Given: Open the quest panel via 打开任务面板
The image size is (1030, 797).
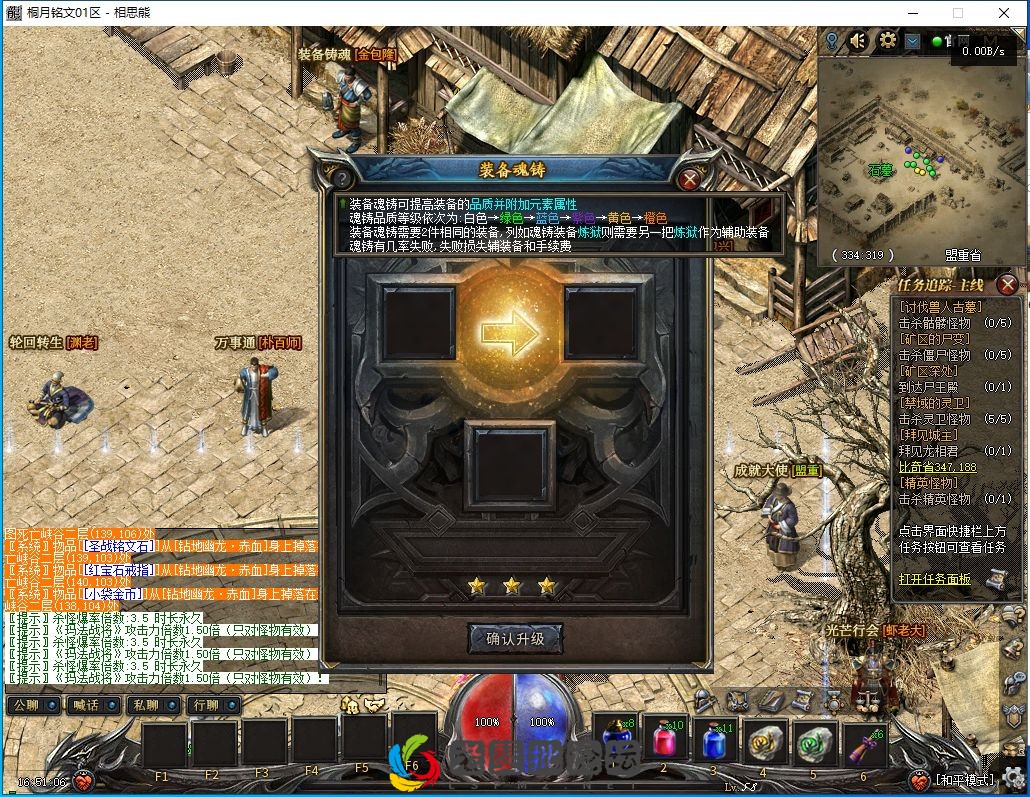Looking at the screenshot, I should point(934,579).
